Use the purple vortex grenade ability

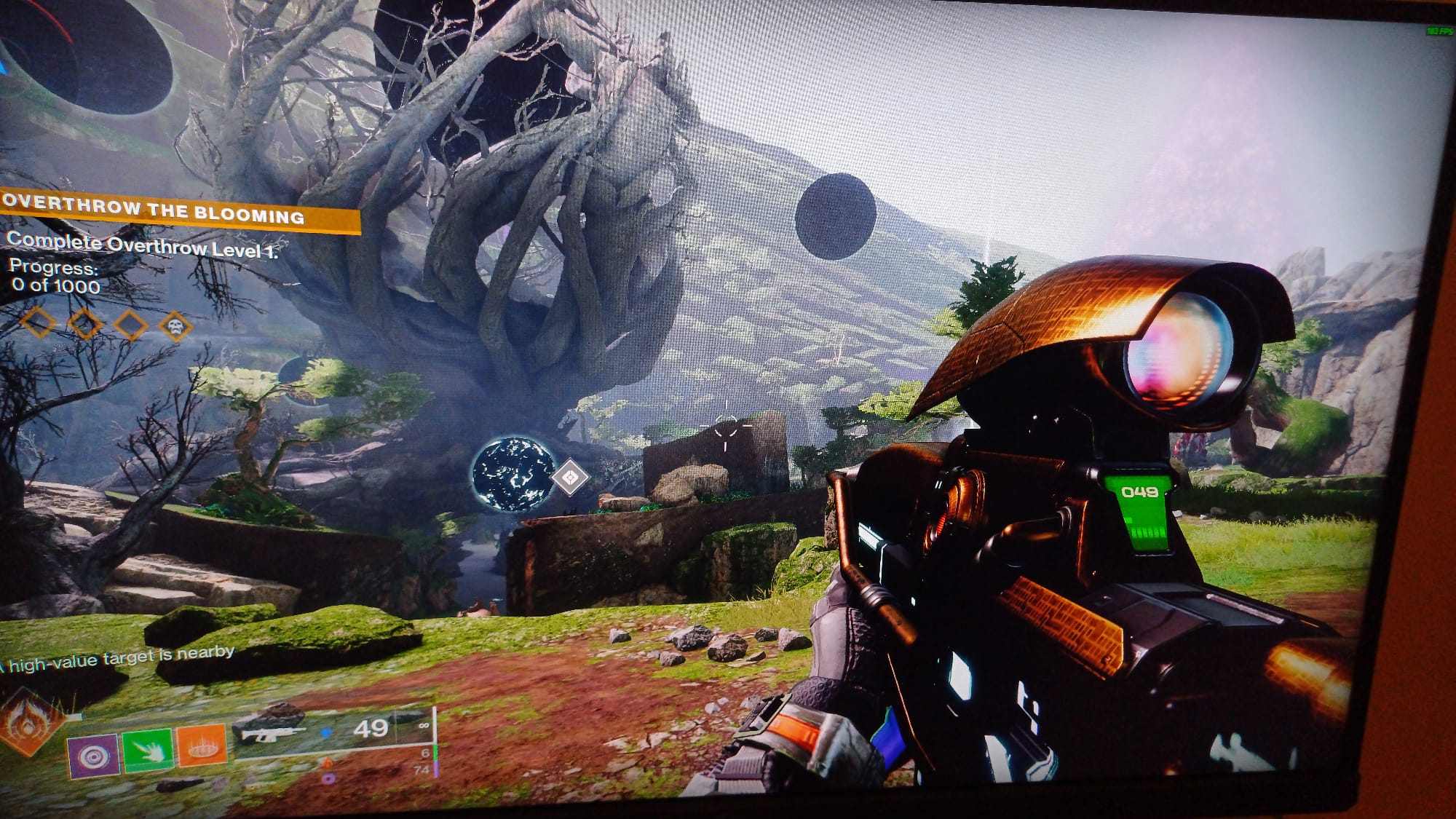coord(93,755)
